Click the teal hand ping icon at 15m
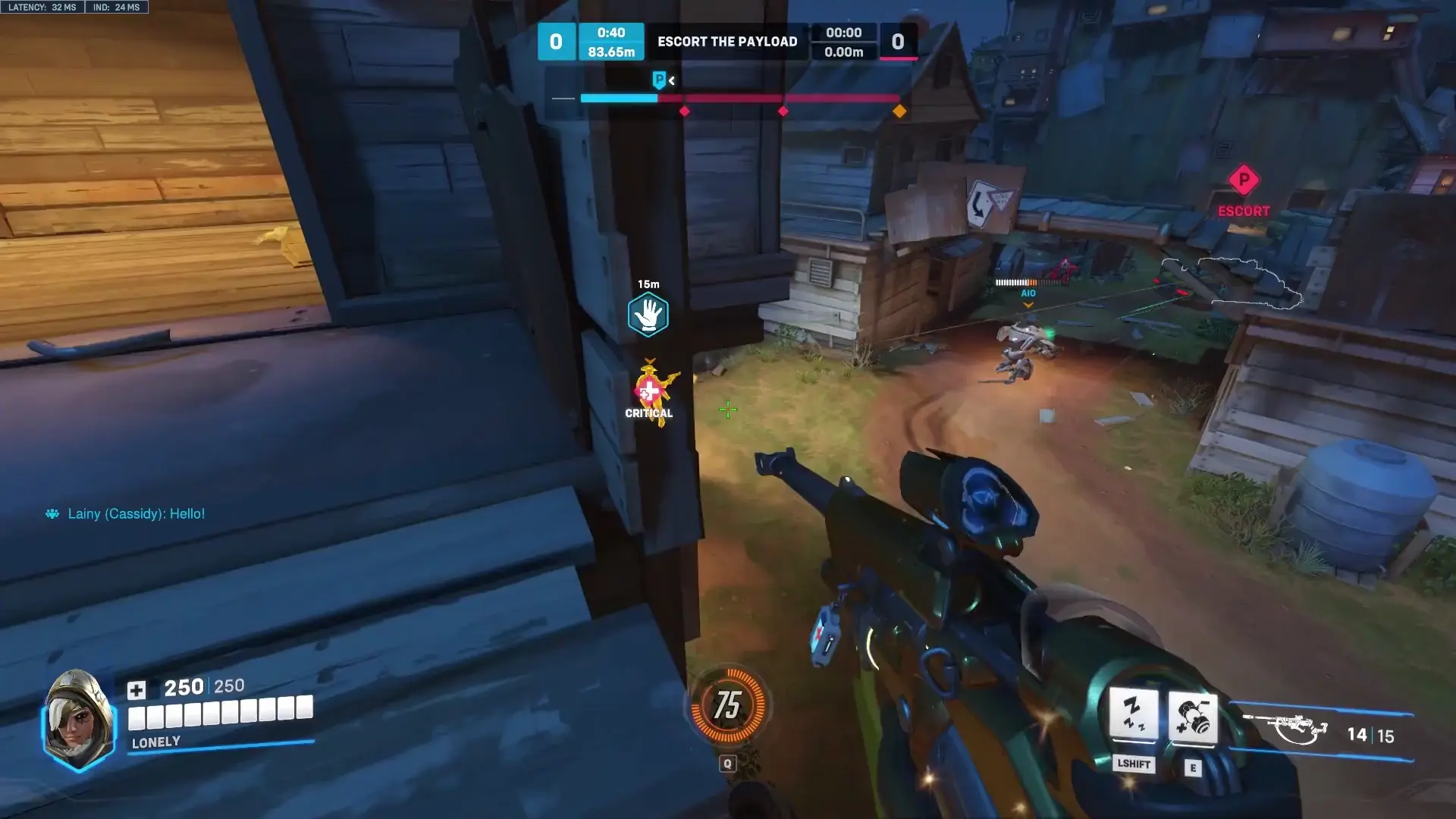This screenshot has width=1456, height=819. (648, 314)
